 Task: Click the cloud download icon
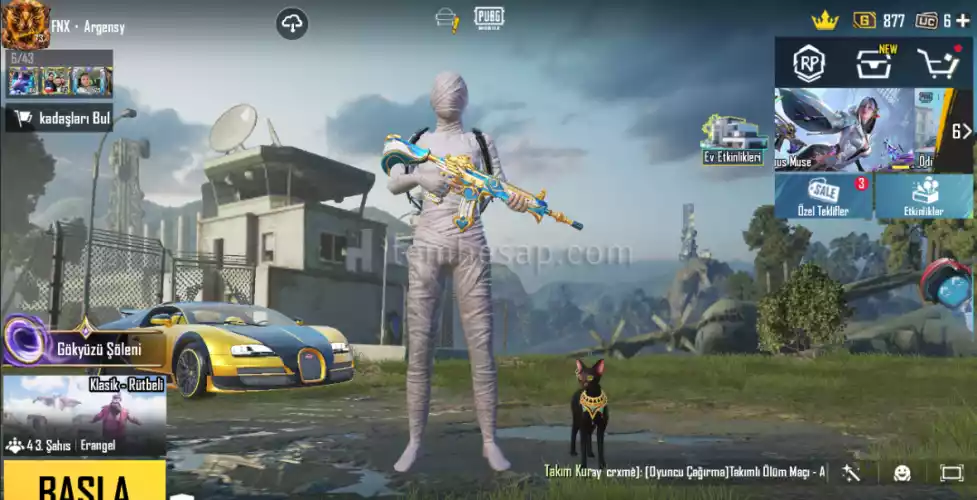(292, 23)
